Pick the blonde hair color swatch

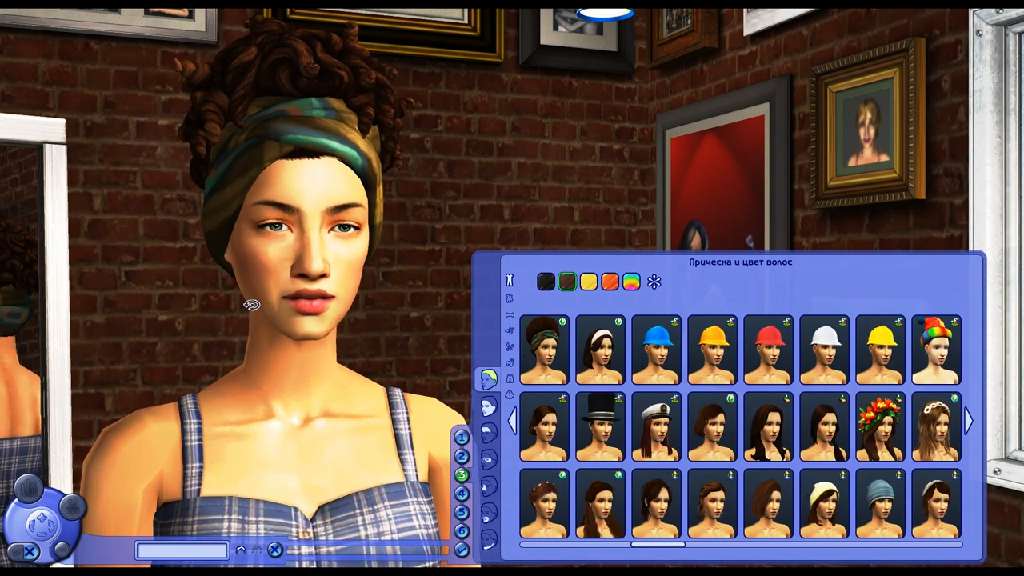589,282
